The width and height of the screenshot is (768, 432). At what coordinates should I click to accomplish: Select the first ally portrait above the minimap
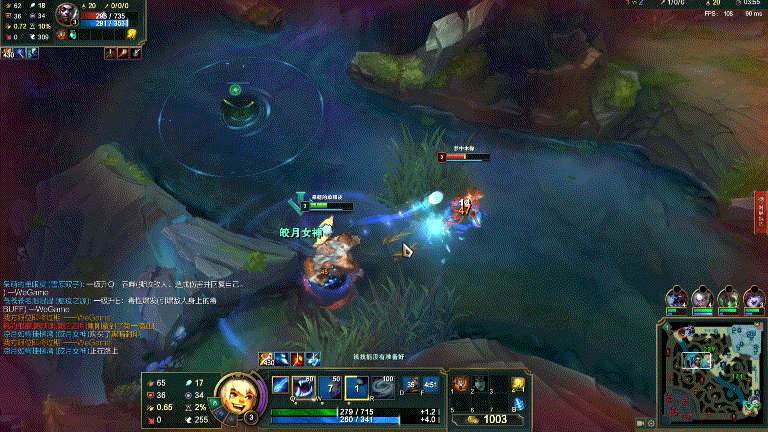(x=677, y=297)
